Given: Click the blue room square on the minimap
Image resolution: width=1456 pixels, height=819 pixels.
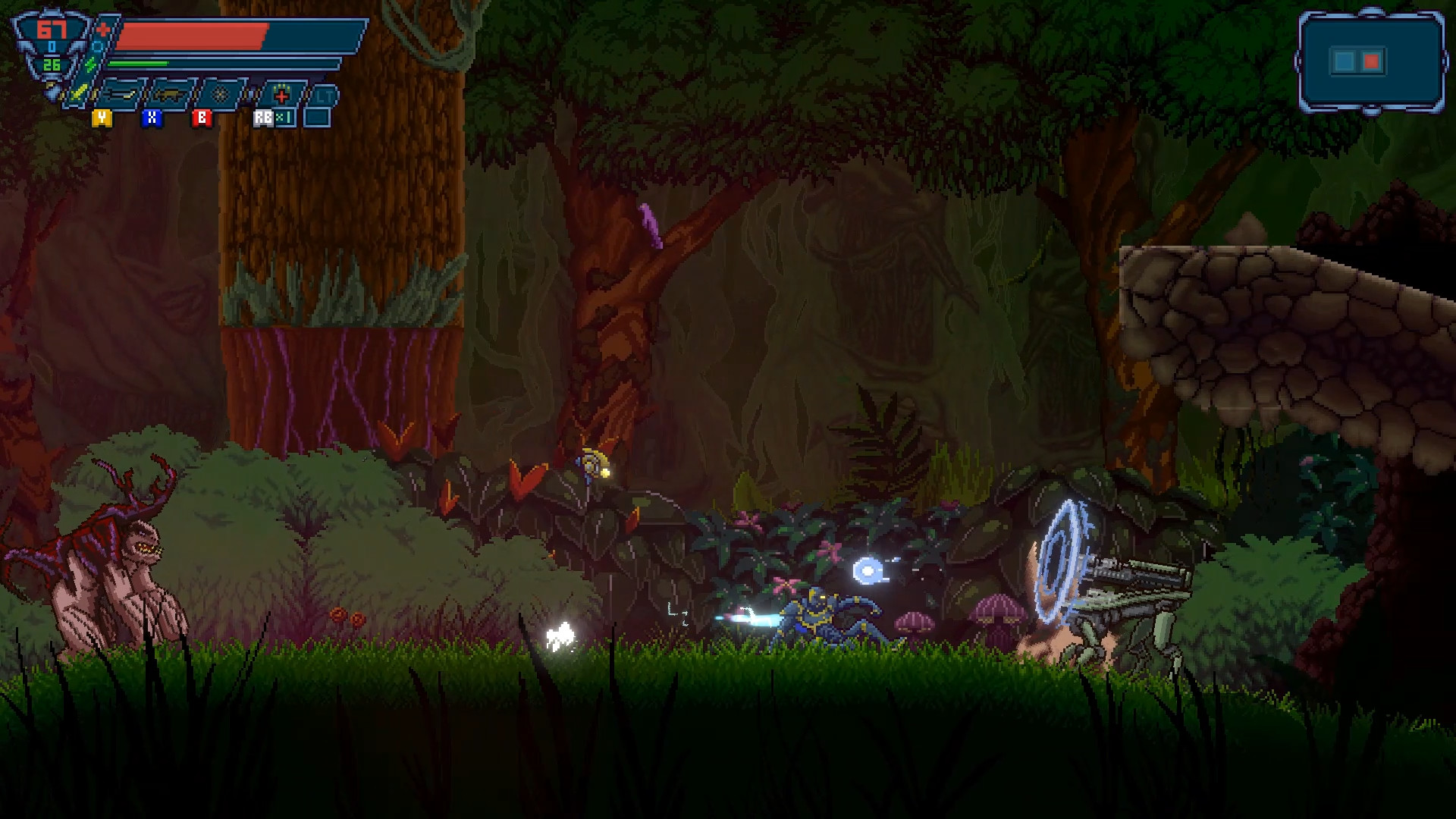Looking at the screenshot, I should [1345, 59].
